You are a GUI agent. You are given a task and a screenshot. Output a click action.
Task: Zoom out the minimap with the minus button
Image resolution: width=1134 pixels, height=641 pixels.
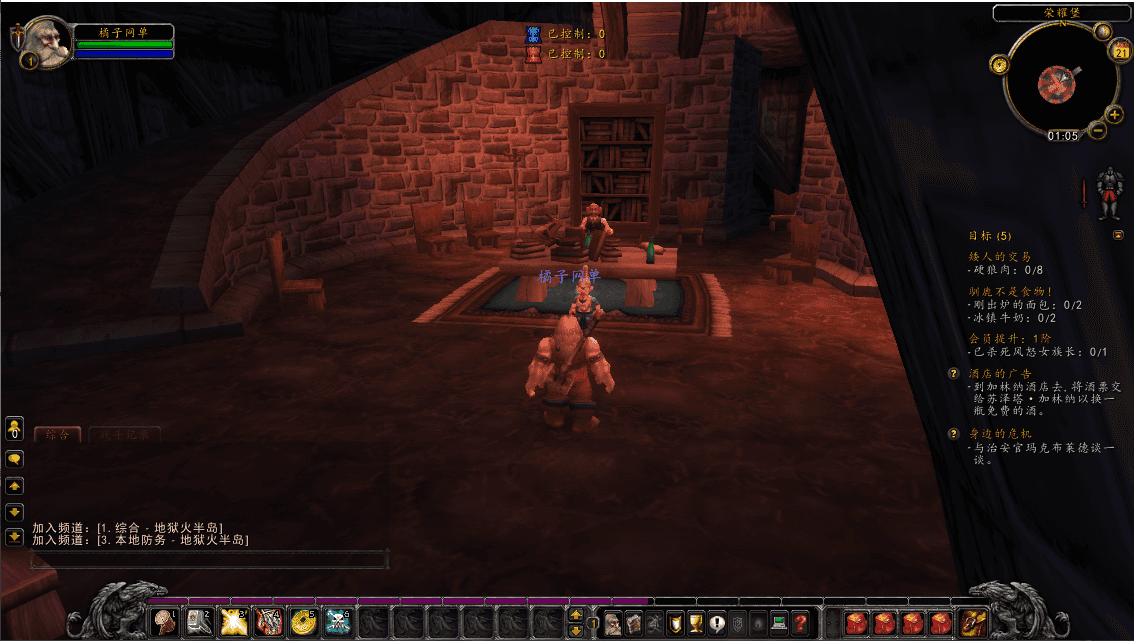tap(1098, 130)
